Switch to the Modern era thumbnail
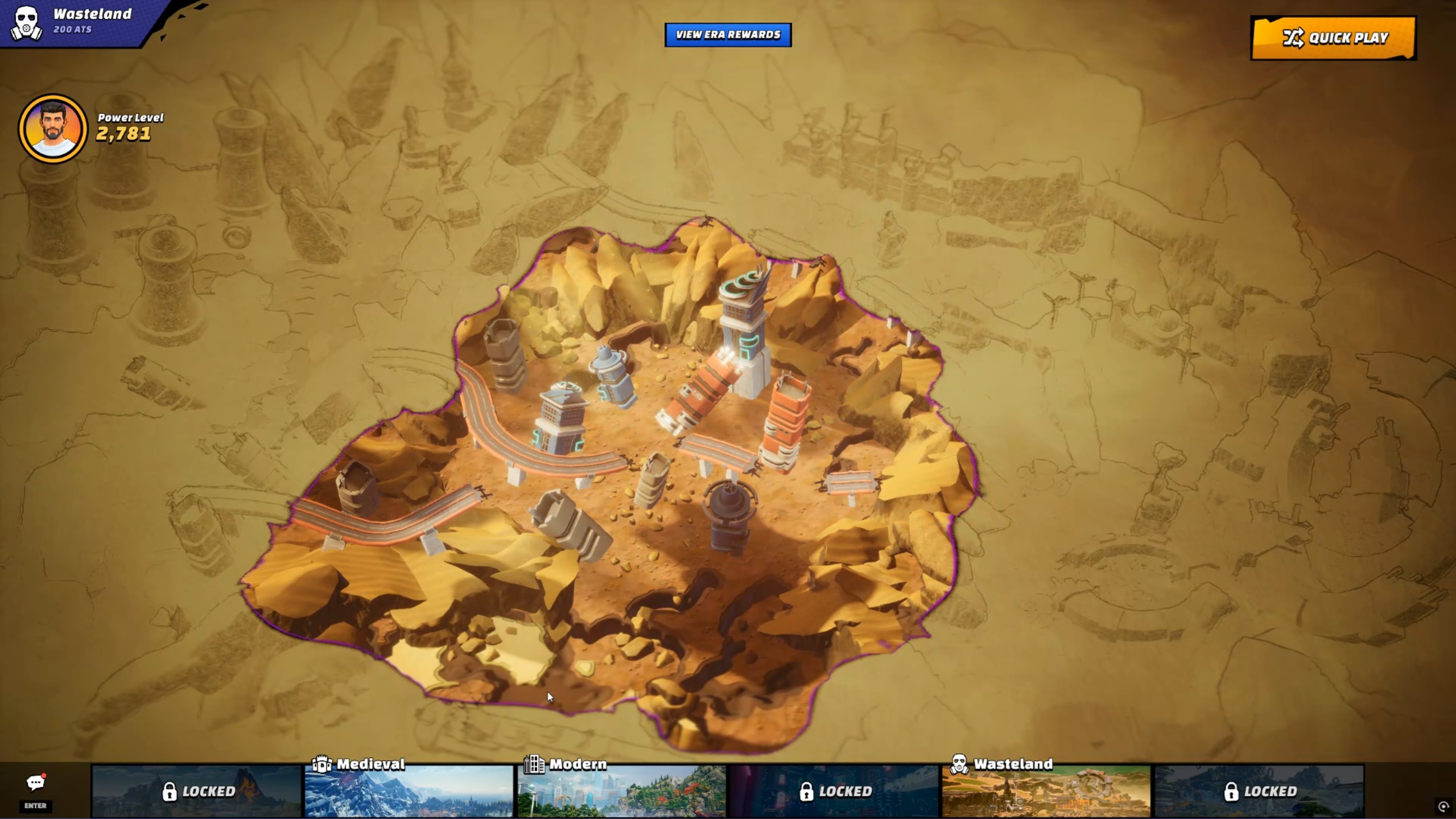This screenshot has width=1456, height=819. click(x=621, y=791)
